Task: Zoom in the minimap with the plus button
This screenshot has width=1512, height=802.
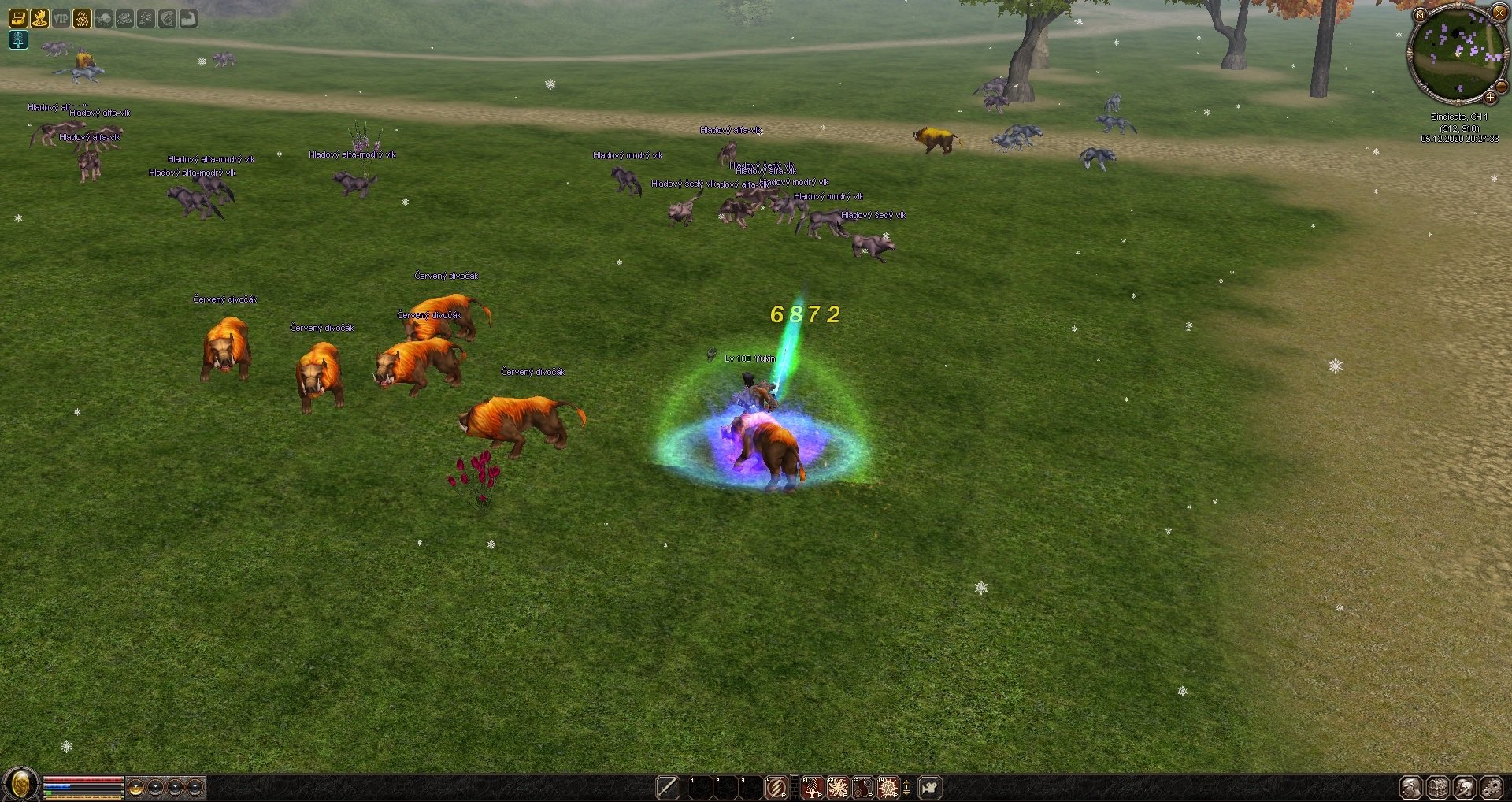Action: click(x=1490, y=98)
